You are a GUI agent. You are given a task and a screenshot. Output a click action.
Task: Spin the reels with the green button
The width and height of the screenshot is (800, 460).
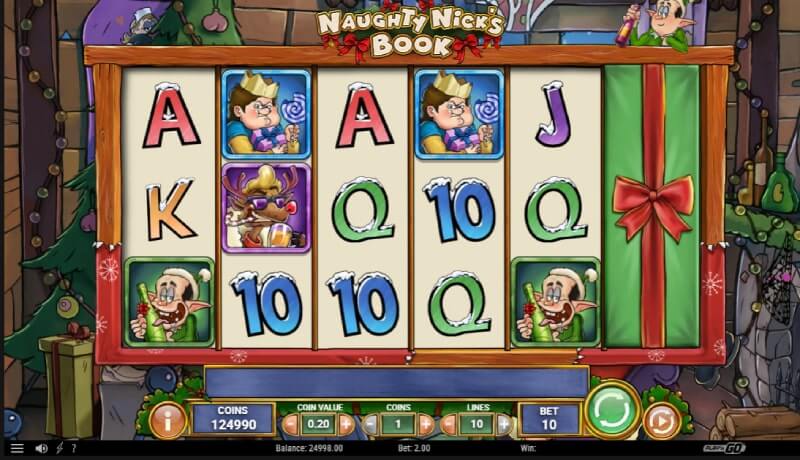pos(612,410)
